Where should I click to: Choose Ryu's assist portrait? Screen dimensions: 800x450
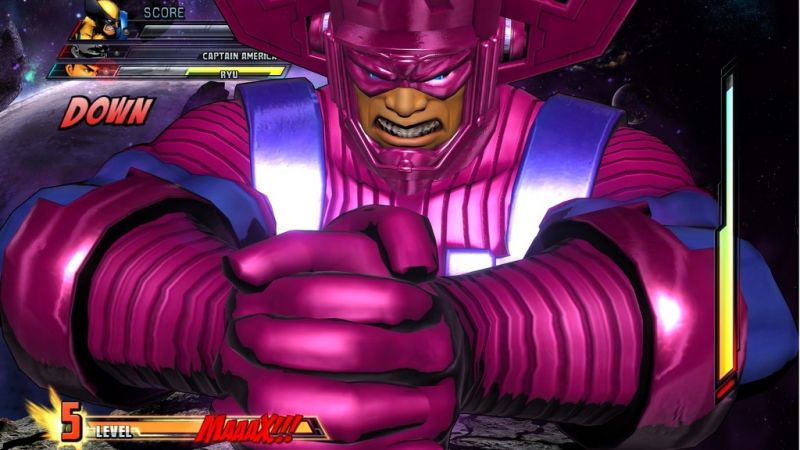85,71
